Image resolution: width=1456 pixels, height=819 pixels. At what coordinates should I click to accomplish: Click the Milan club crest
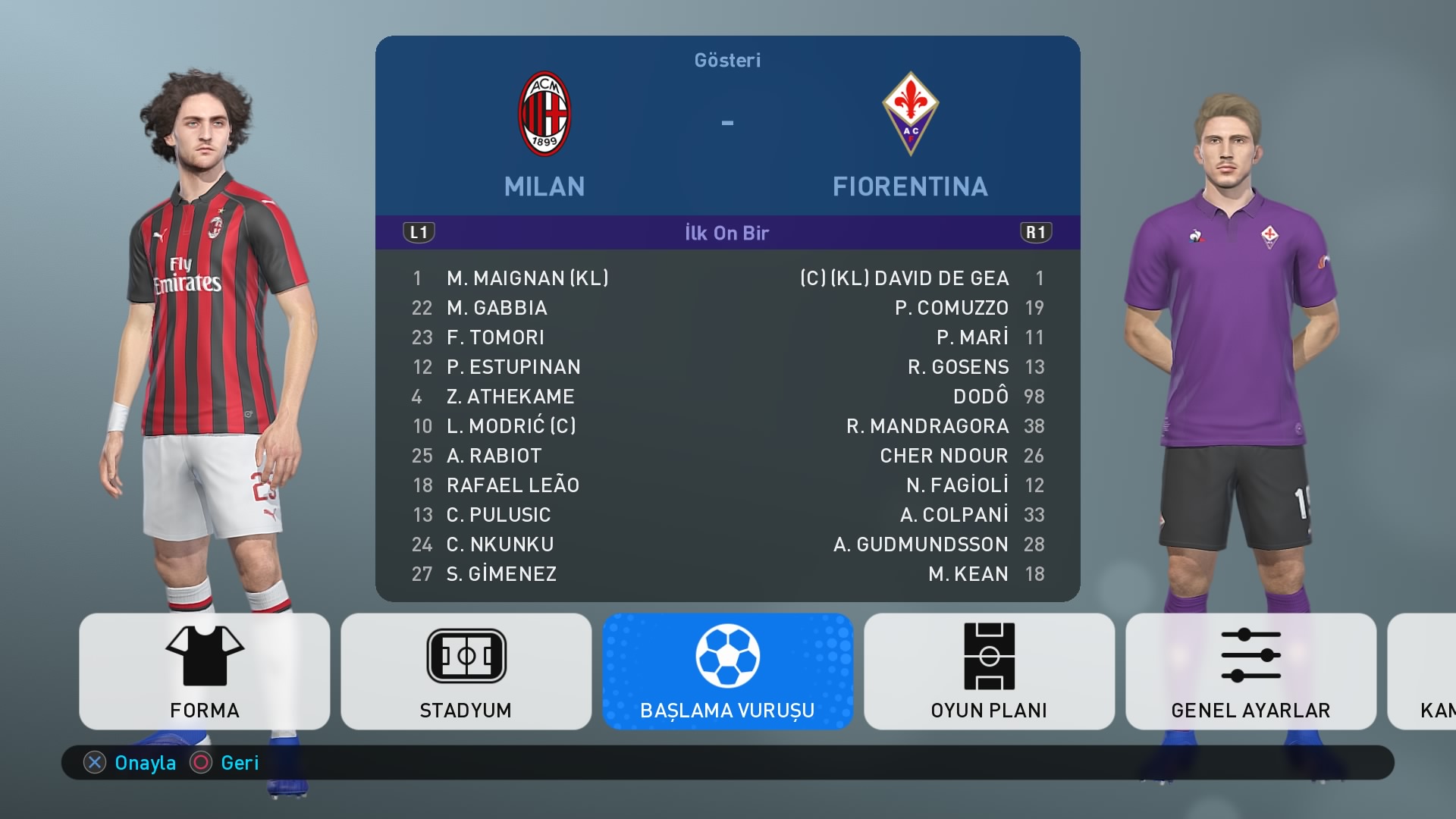pos(544,114)
